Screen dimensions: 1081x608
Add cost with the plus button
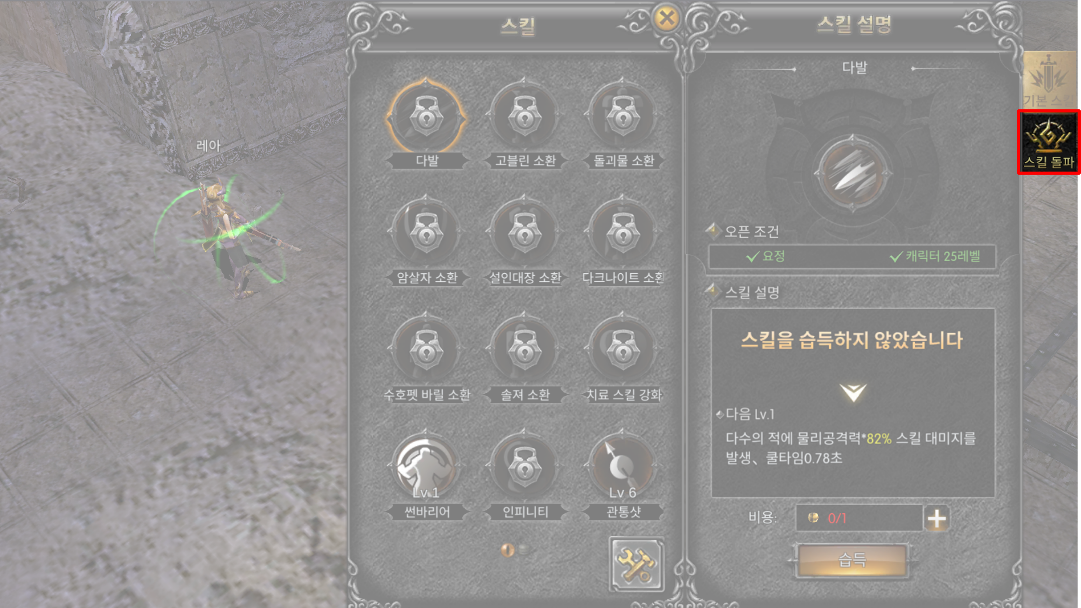click(x=937, y=518)
